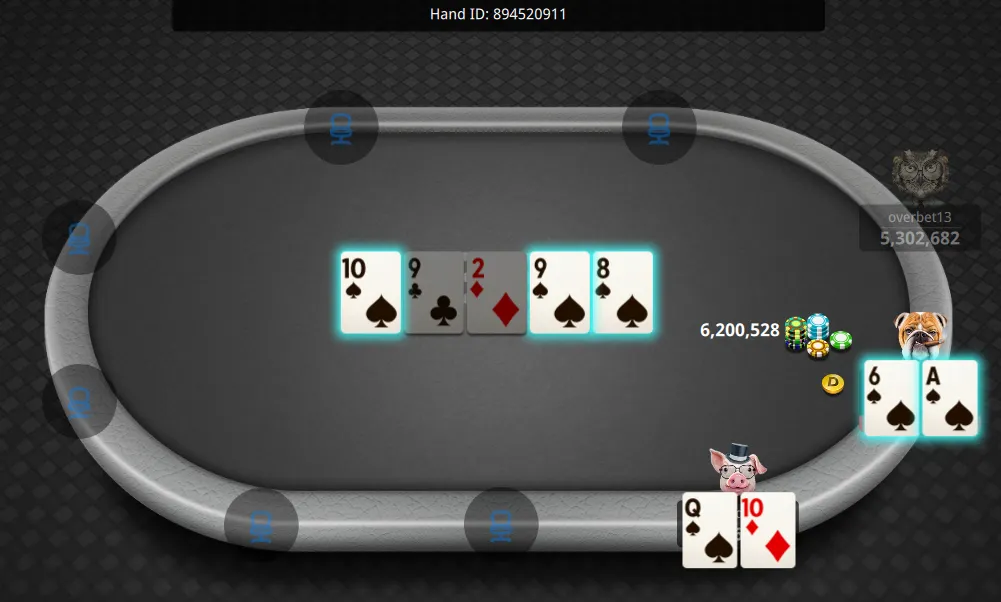The height and width of the screenshot is (602, 1001).
Task: Select the 9 of spades community card
Action: [x=559, y=292]
